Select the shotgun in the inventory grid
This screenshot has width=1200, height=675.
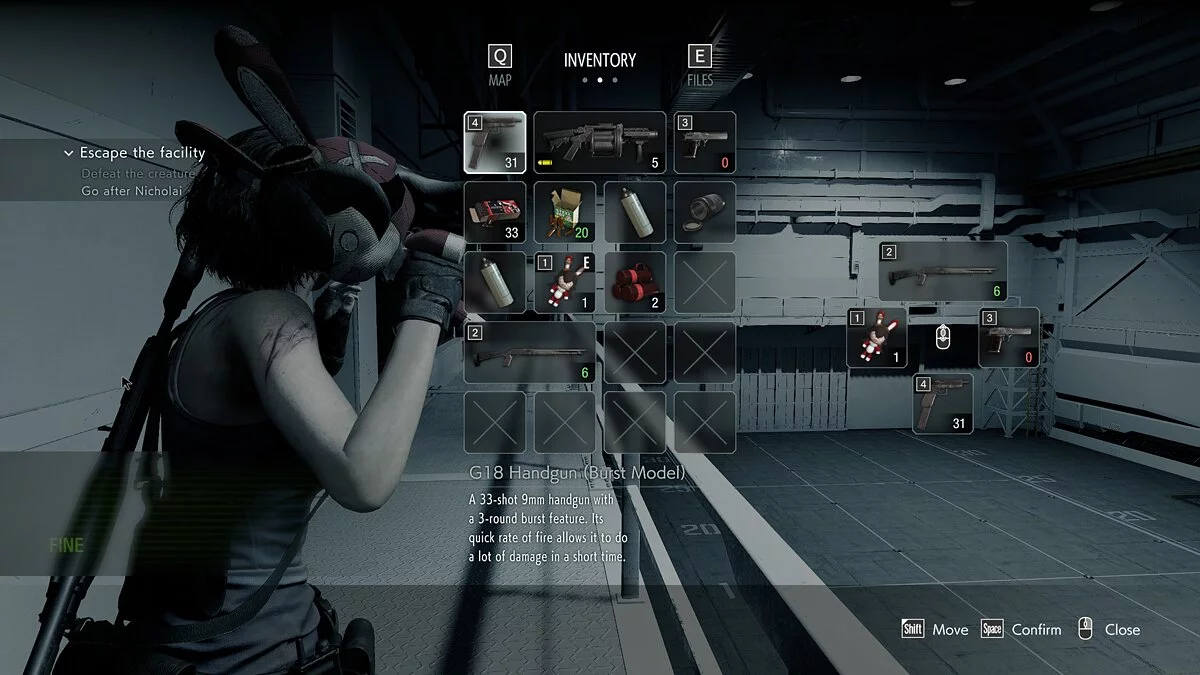click(530, 352)
